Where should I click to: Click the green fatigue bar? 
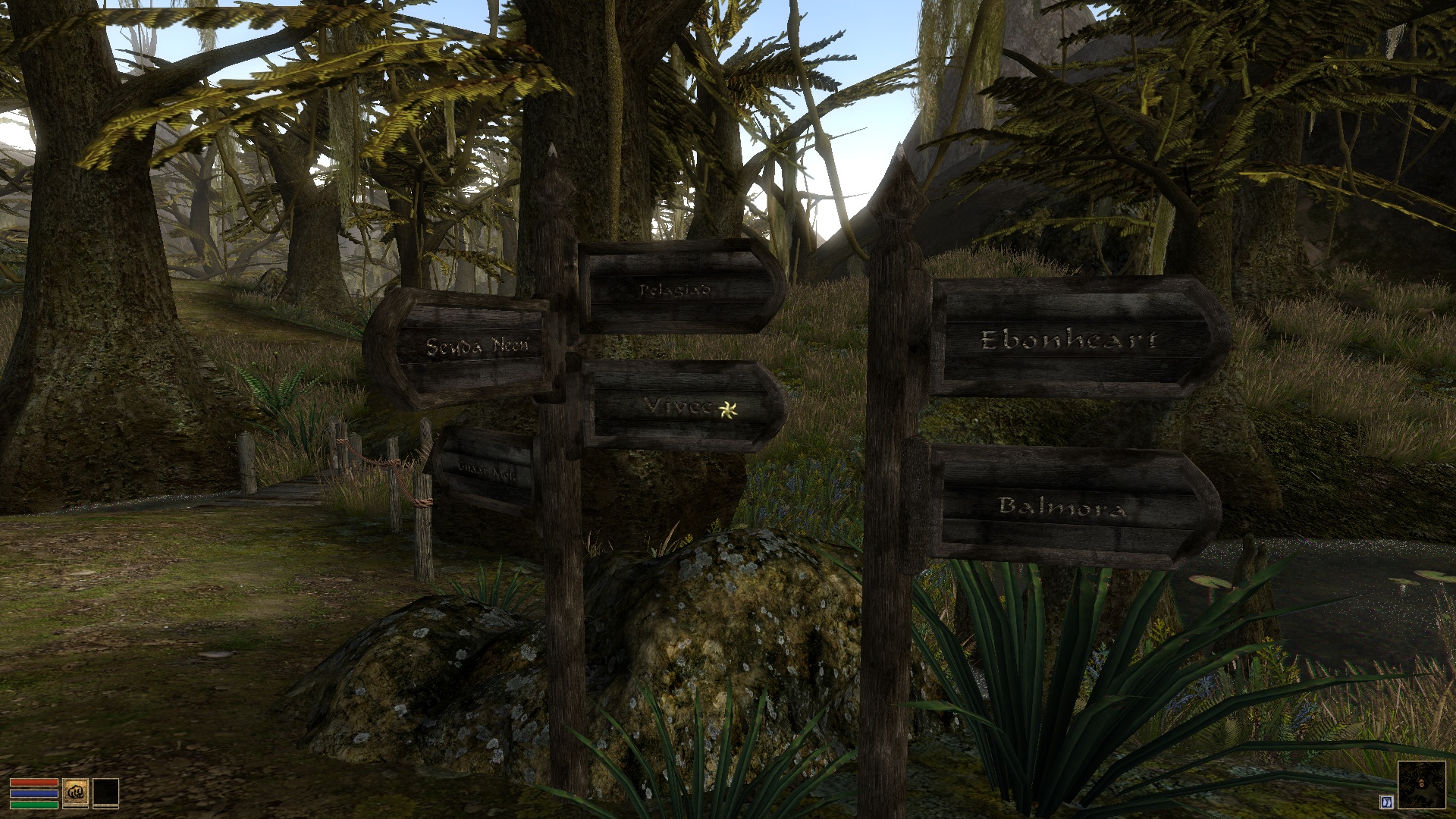[34, 805]
